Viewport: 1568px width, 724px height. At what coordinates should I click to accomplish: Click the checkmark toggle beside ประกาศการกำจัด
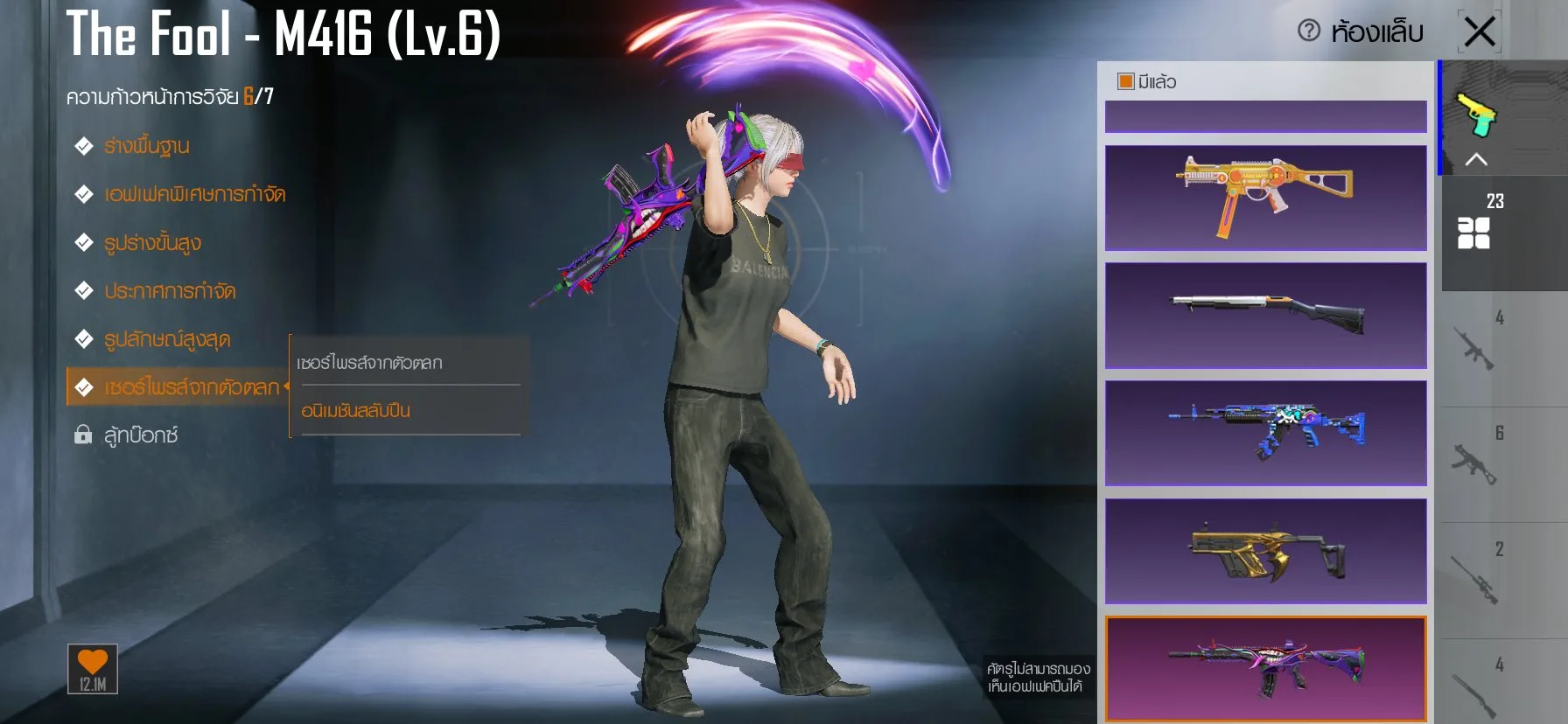pyautogui.click(x=83, y=291)
